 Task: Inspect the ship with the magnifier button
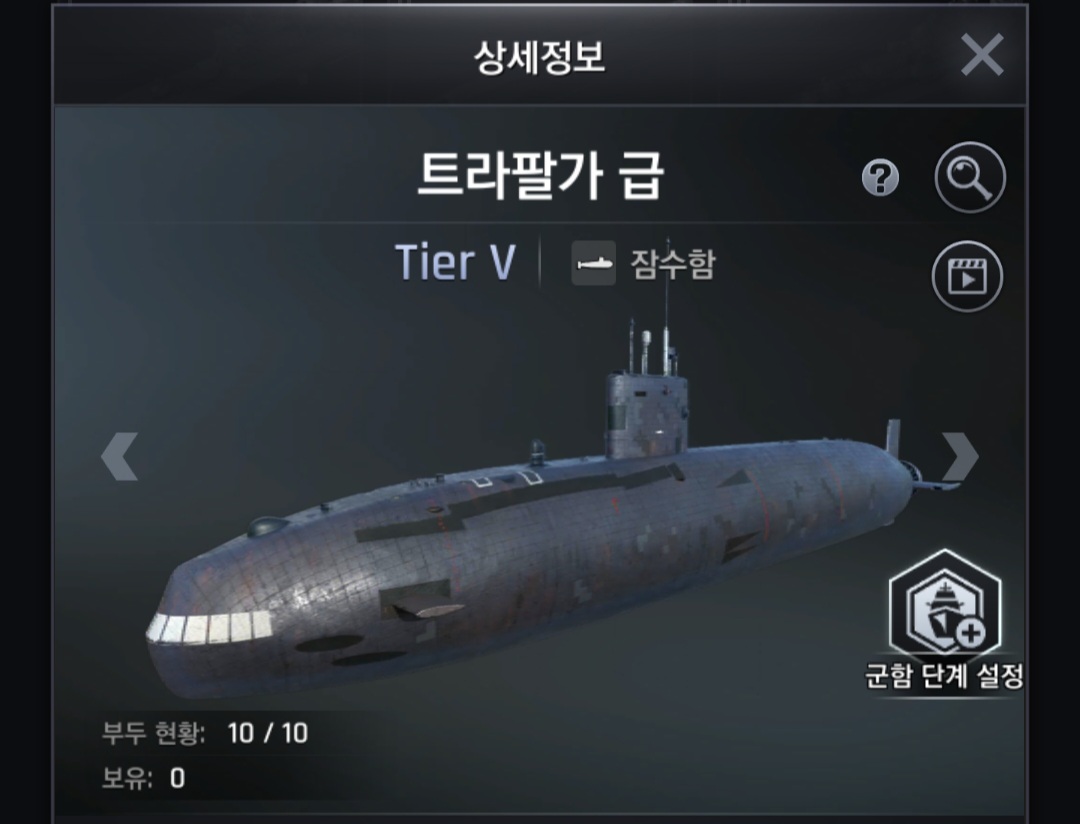[969, 178]
